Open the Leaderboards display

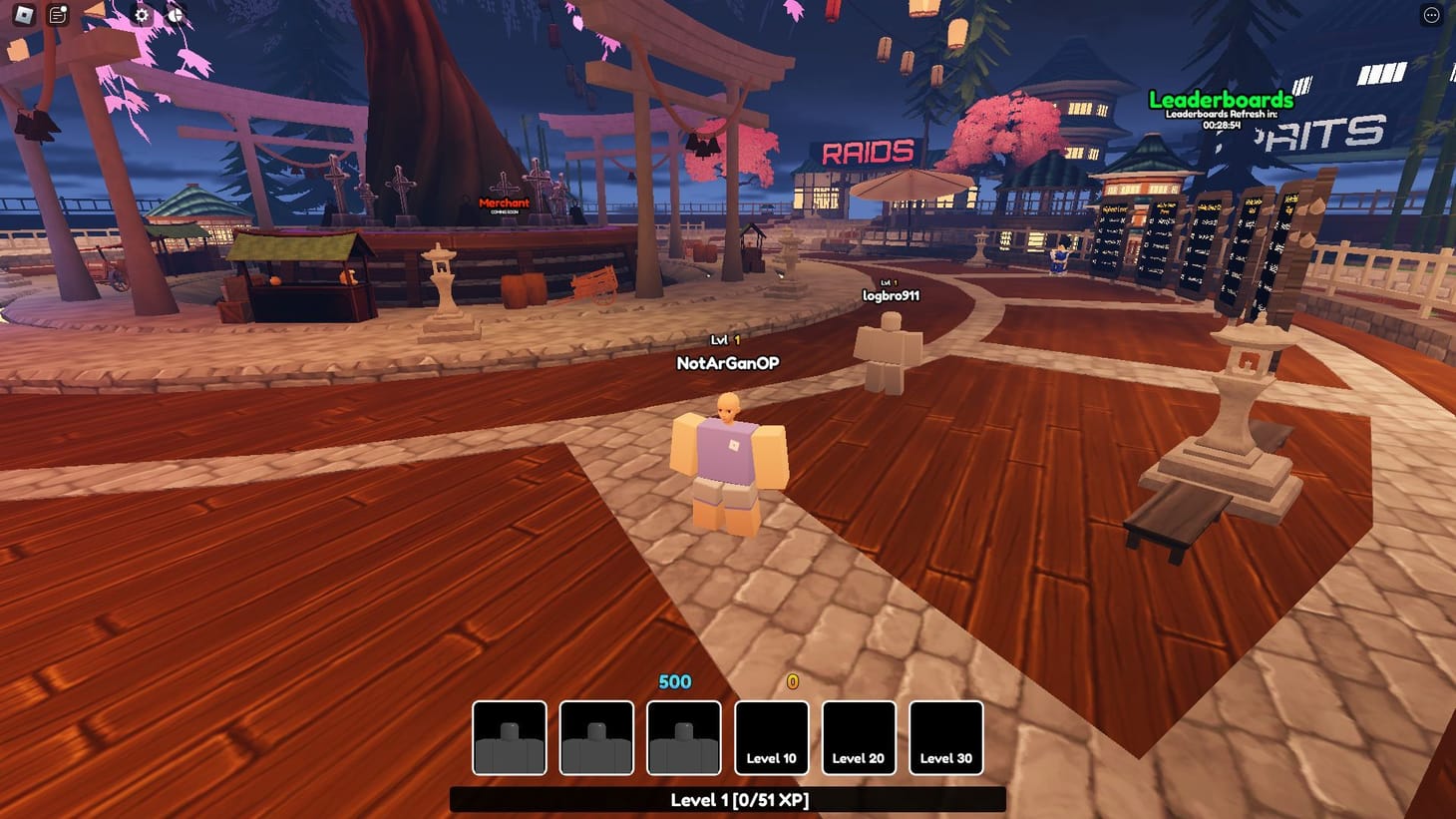[x=1222, y=100]
